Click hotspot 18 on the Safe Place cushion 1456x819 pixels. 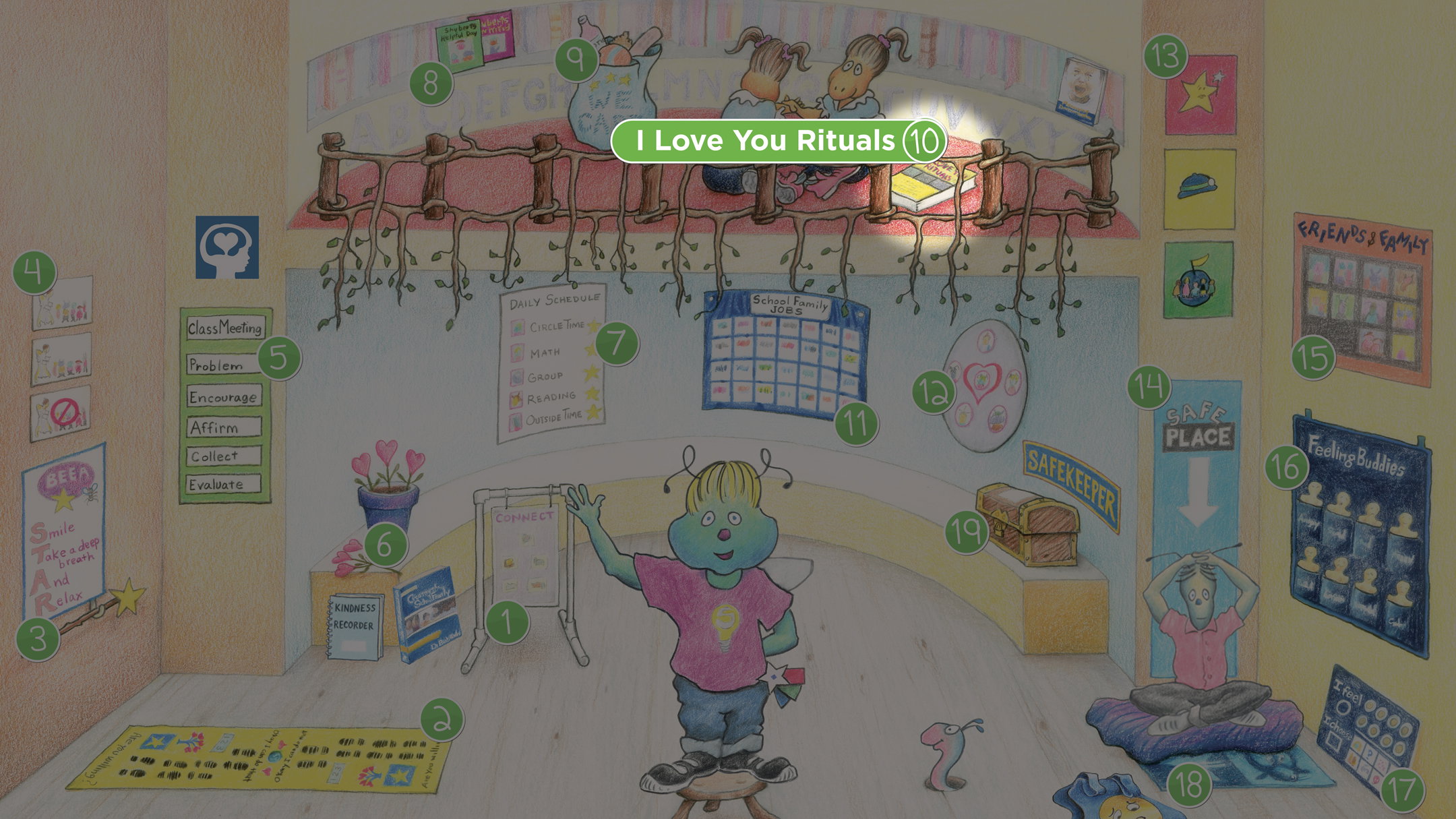click(x=1189, y=785)
